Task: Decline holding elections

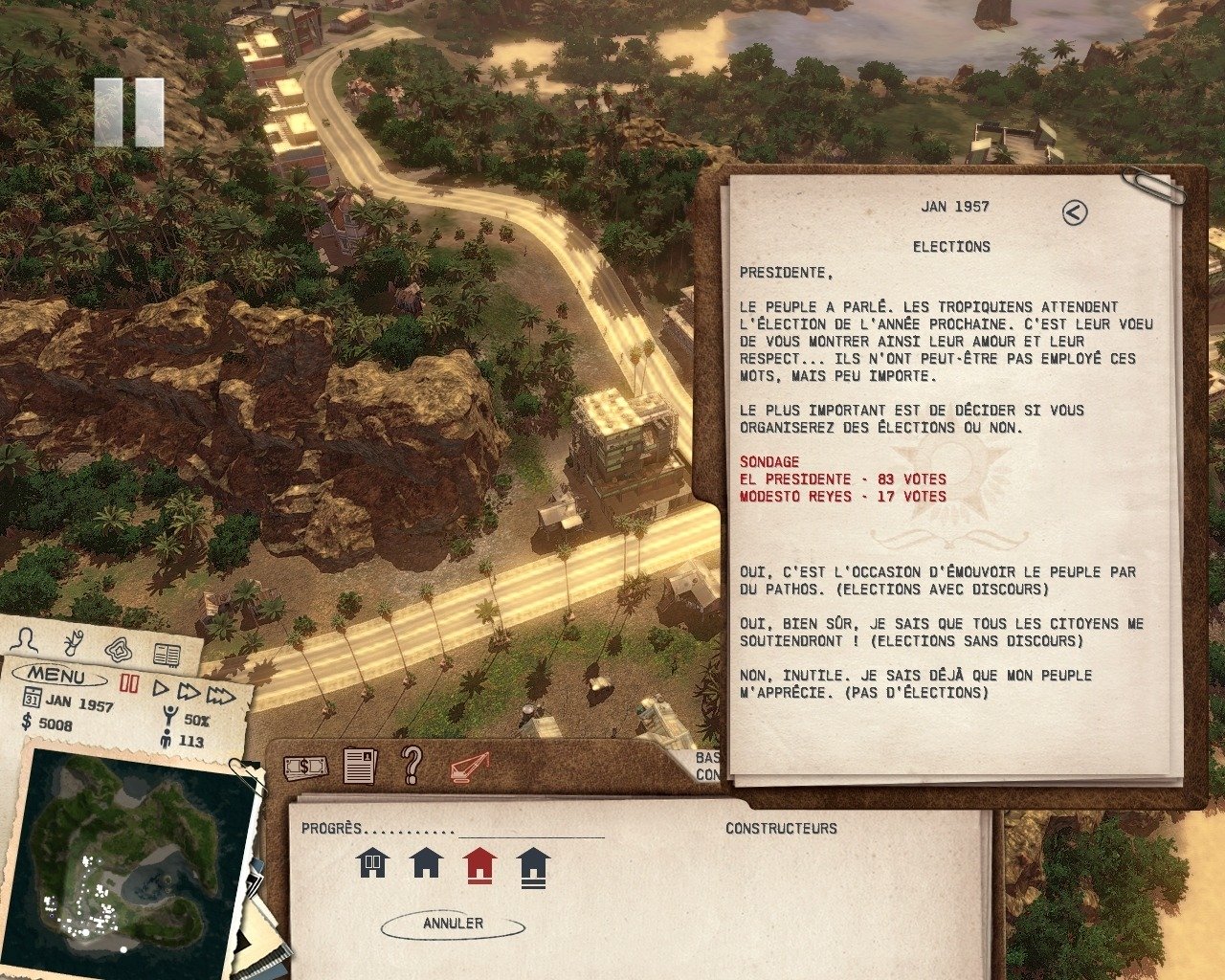Action: [x=915, y=683]
